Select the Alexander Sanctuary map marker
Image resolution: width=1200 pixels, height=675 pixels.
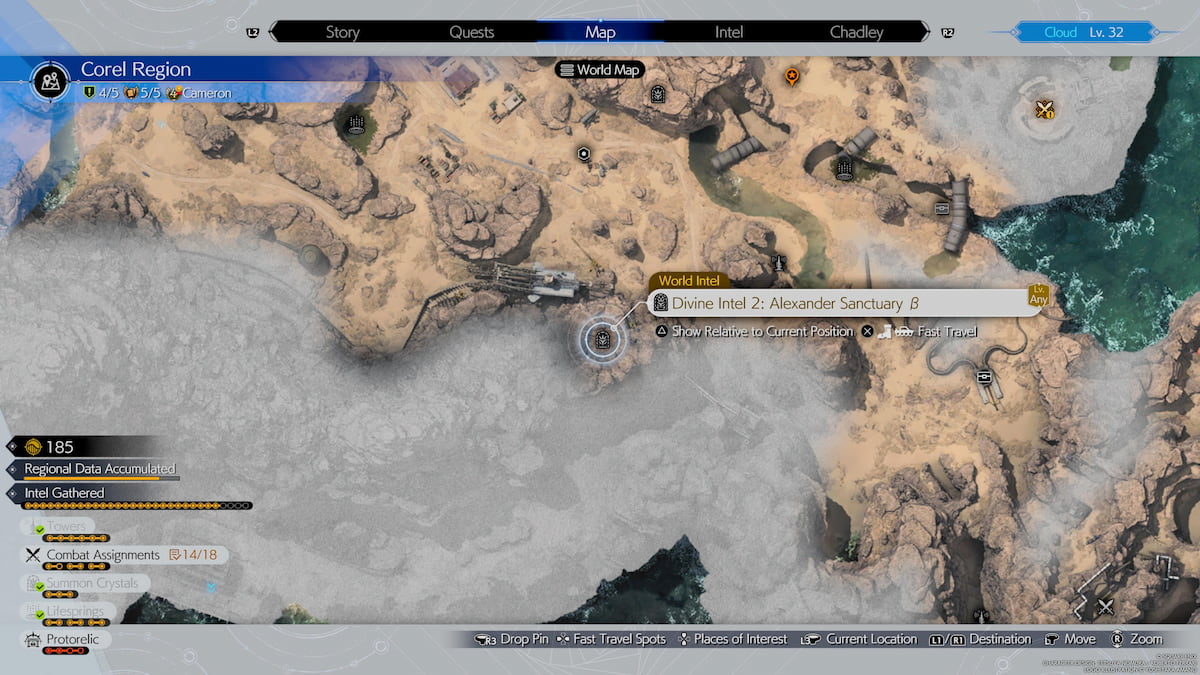tap(603, 339)
